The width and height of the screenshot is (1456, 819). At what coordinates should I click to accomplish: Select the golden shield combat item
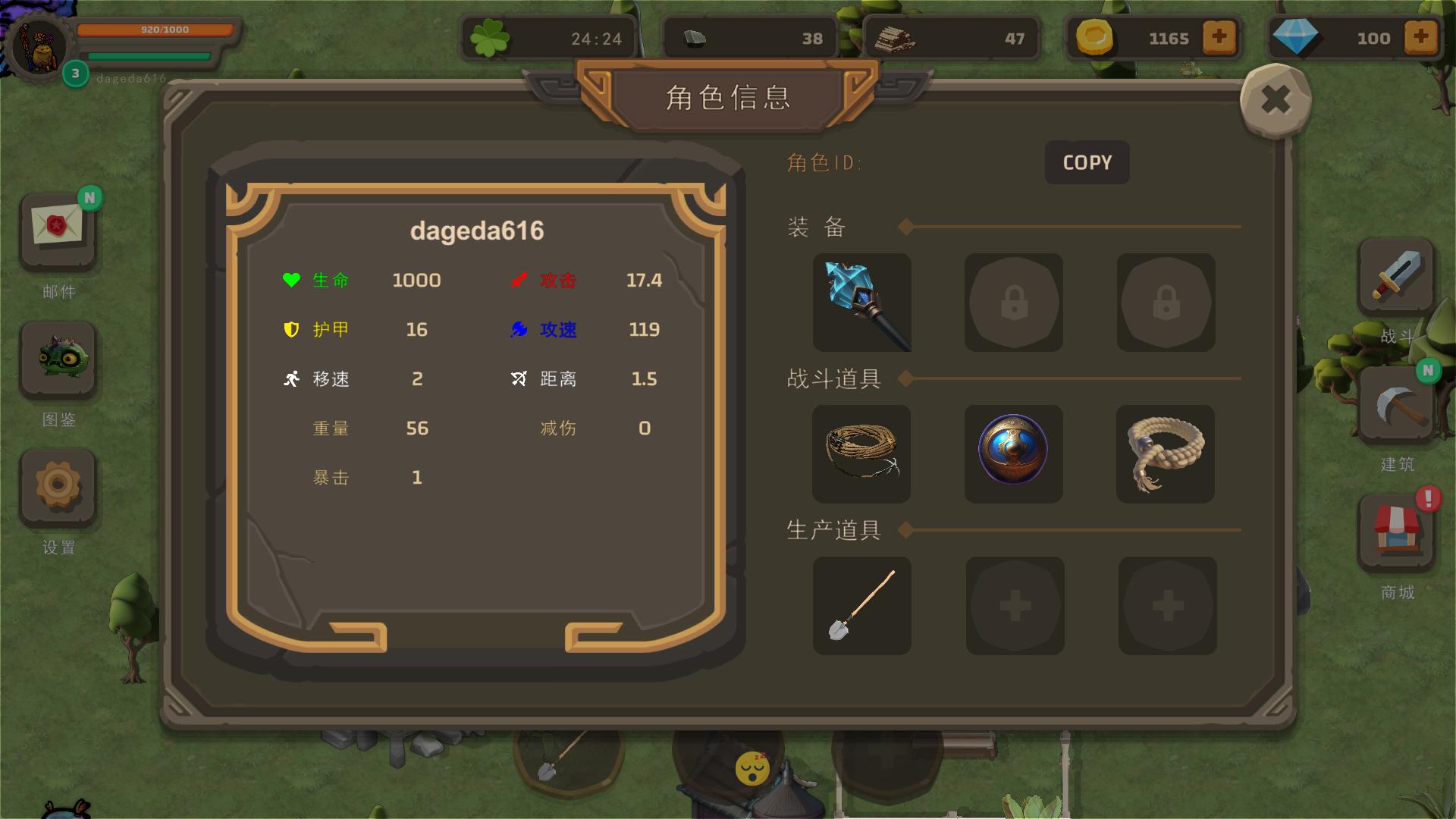point(1013,453)
